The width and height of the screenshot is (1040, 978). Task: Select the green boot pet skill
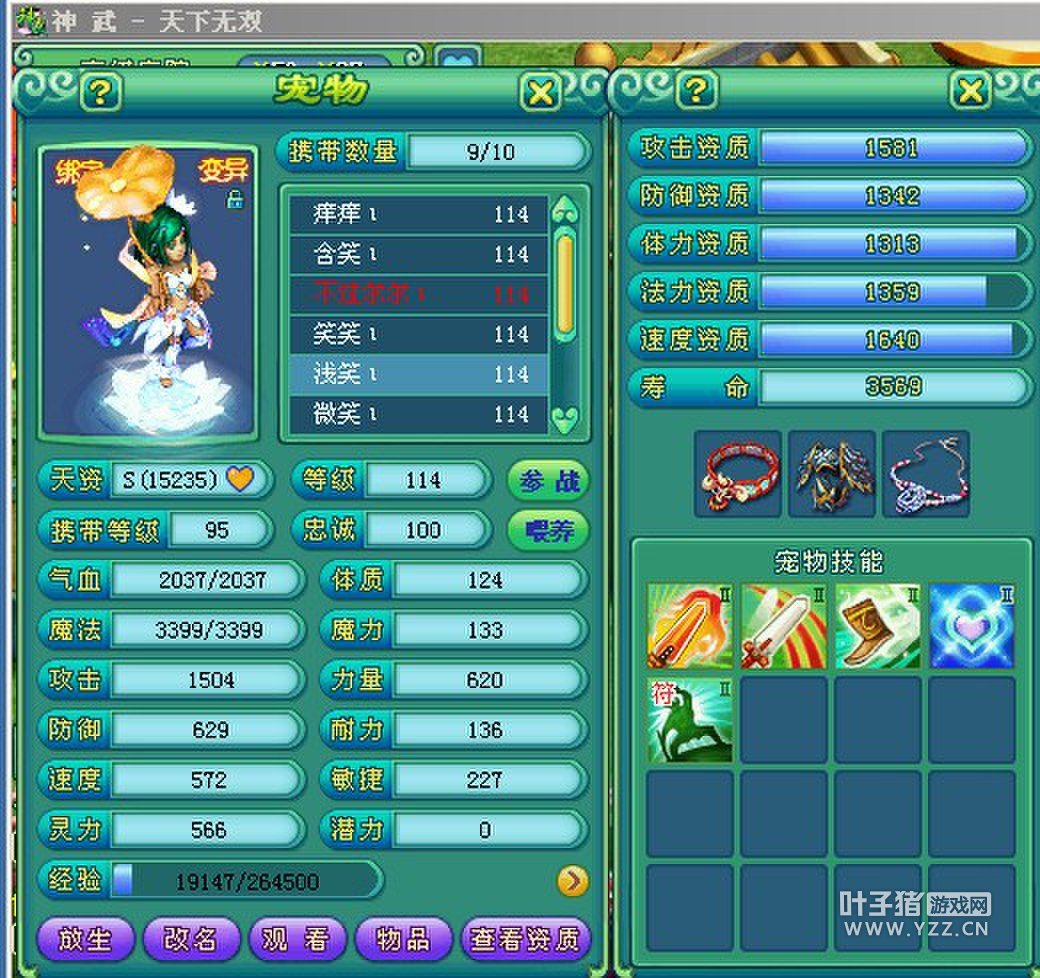pos(877,627)
